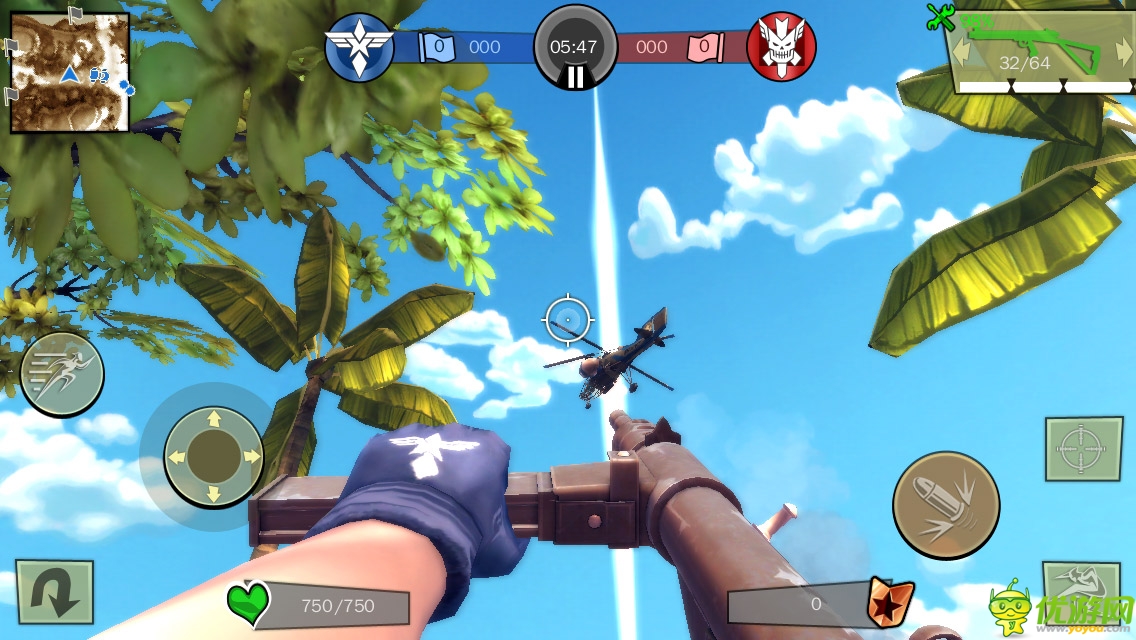Toggle aim with the crosshair button
1136x640 pixels.
1083,449
